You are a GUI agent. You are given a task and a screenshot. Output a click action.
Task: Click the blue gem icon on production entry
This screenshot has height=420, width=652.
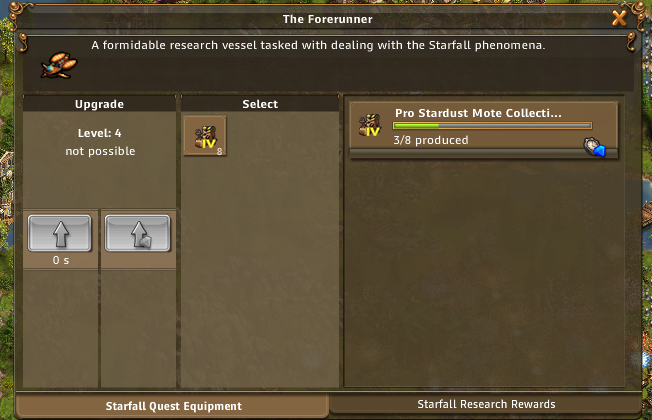596,147
